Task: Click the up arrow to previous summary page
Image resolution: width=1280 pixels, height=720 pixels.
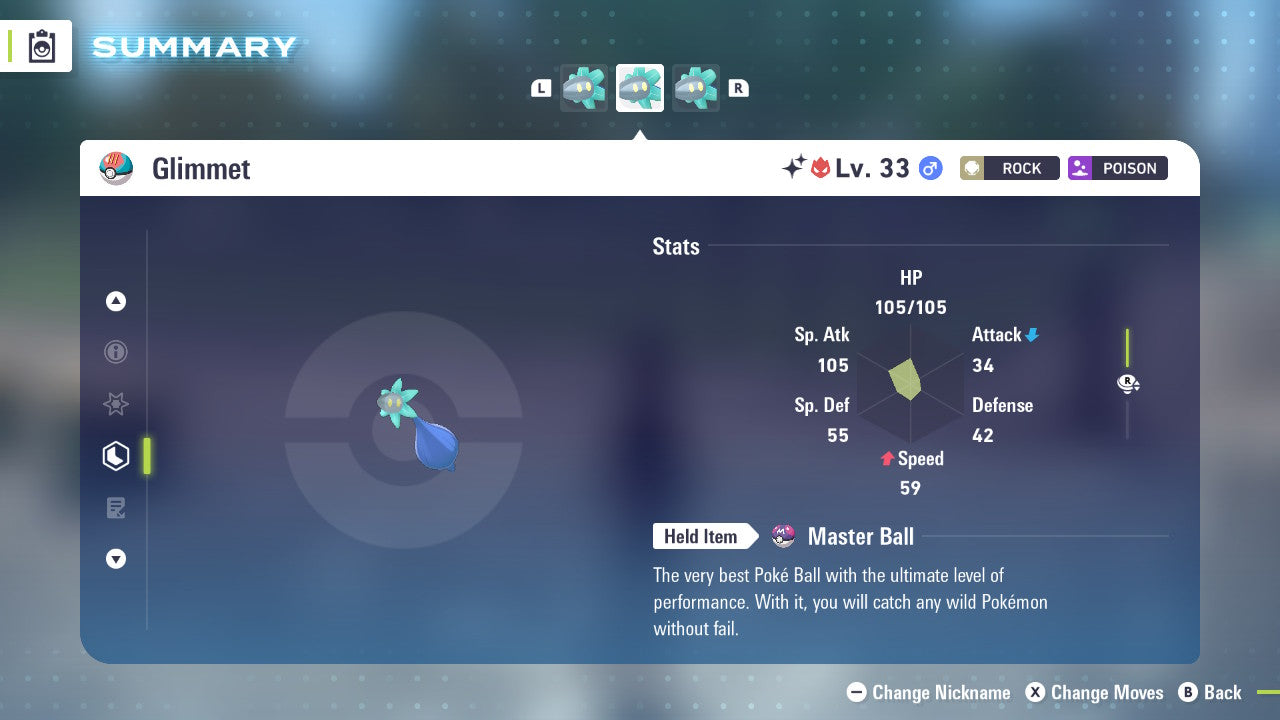Action: 115,301
